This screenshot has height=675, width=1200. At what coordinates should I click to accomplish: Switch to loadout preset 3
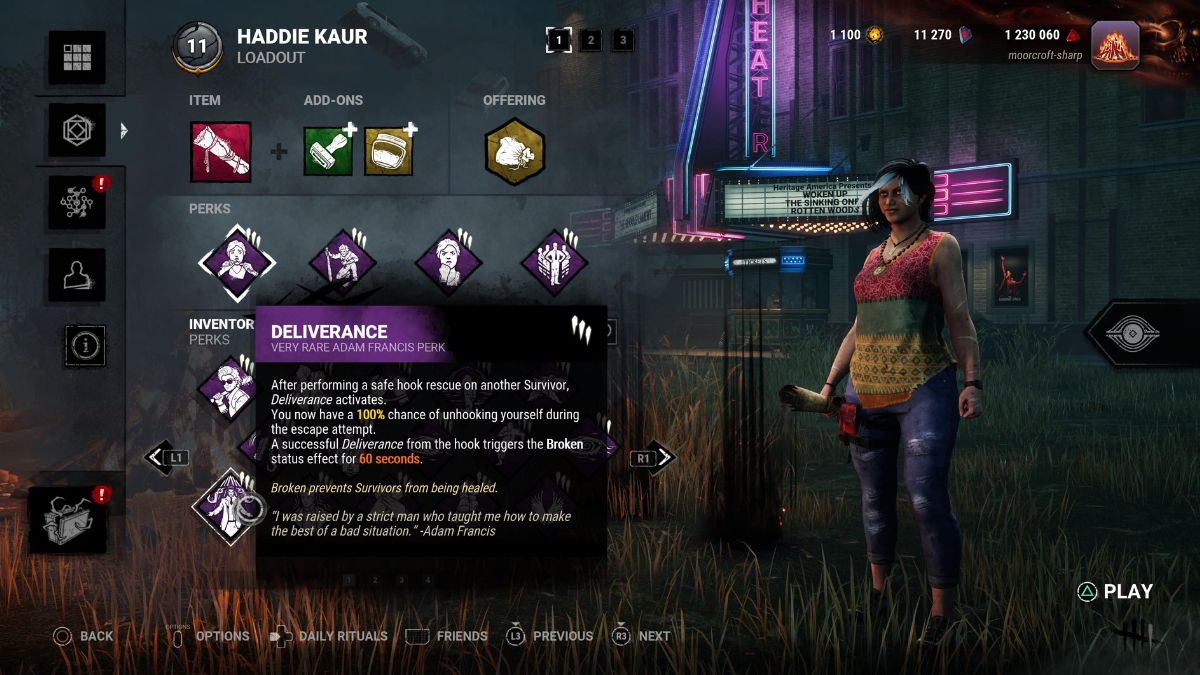(x=623, y=41)
